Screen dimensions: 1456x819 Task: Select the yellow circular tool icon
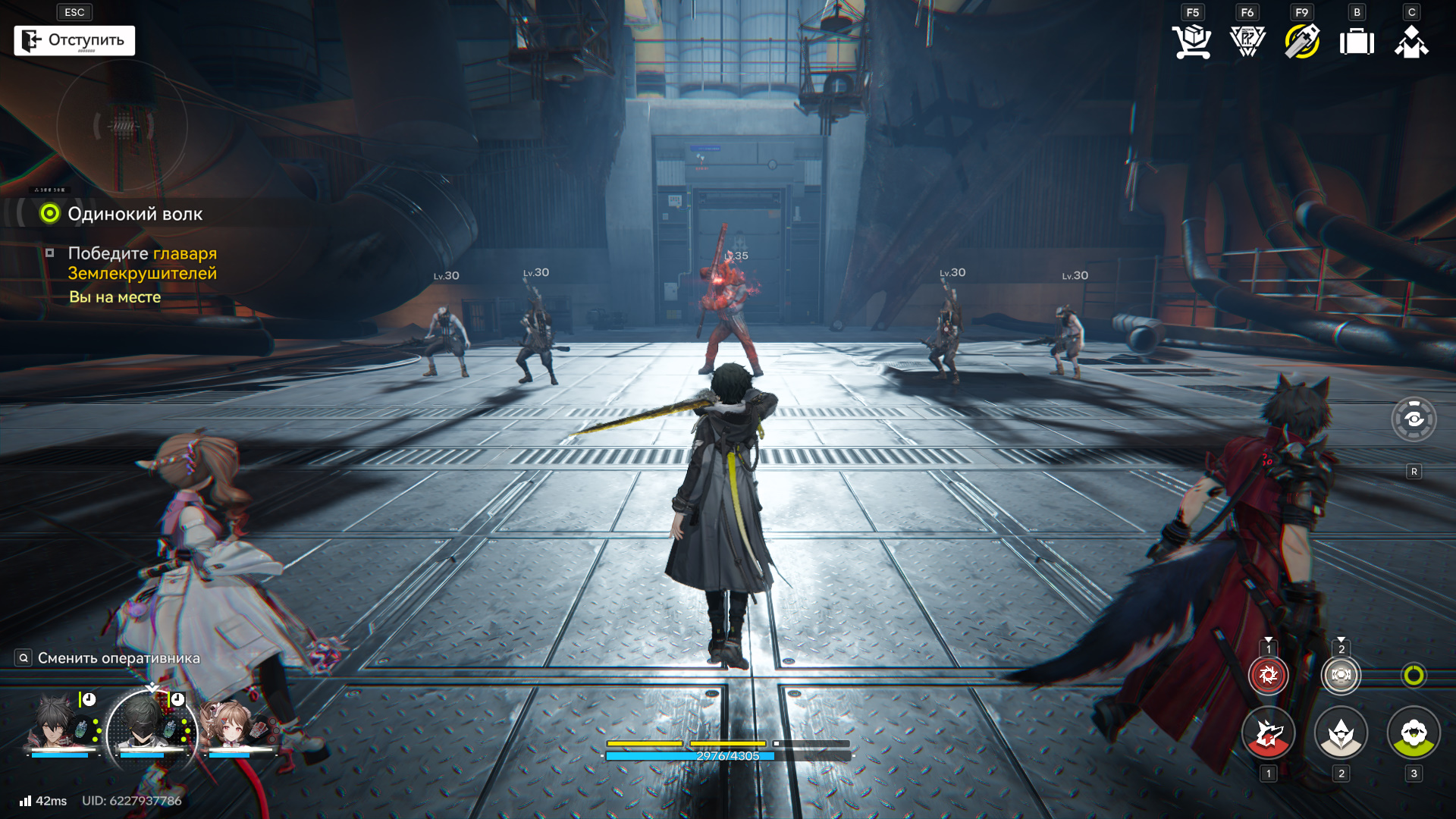click(x=1302, y=41)
